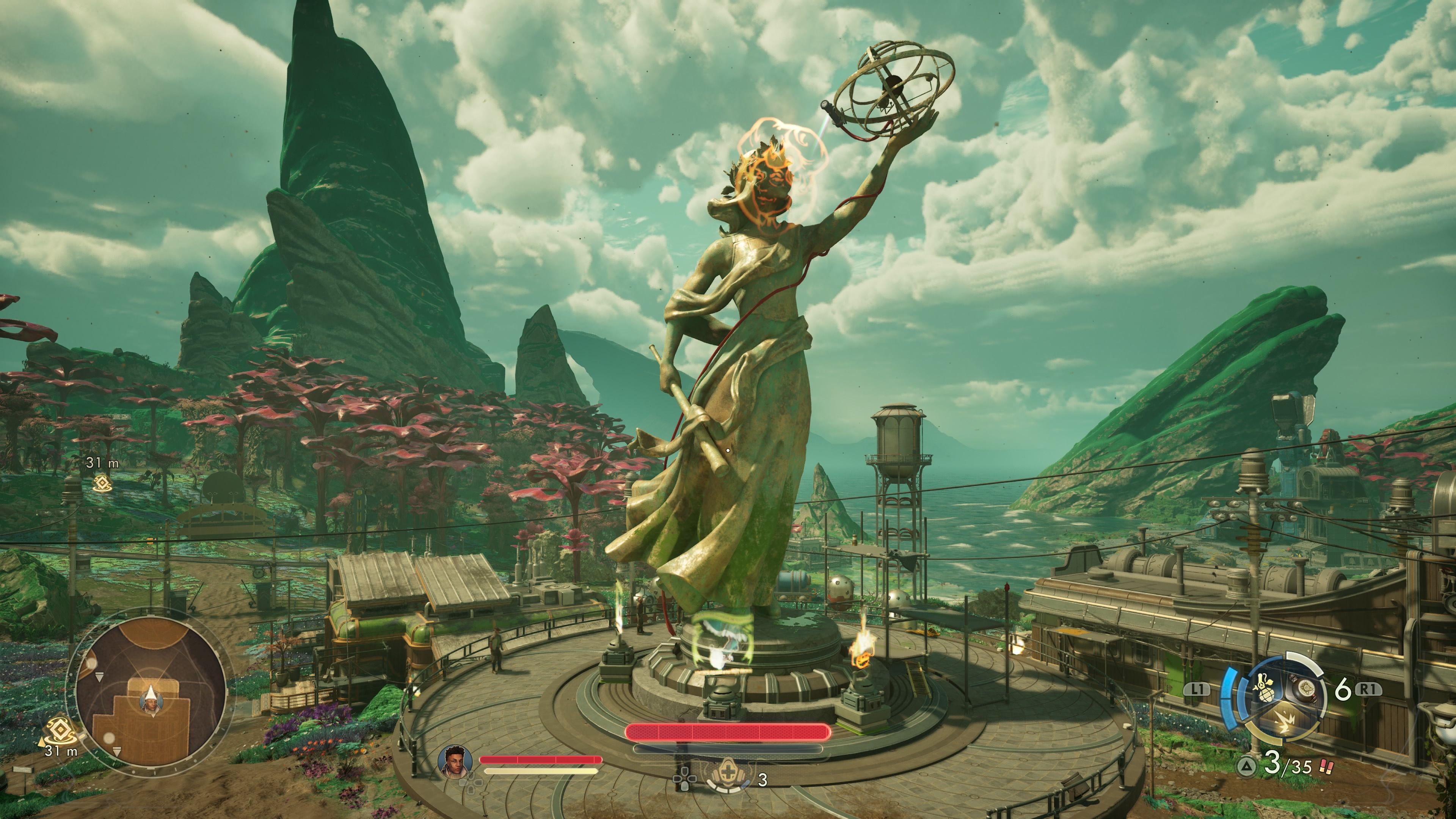
Task: Use the medical inhaler healing item
Action: pos(728,779)
